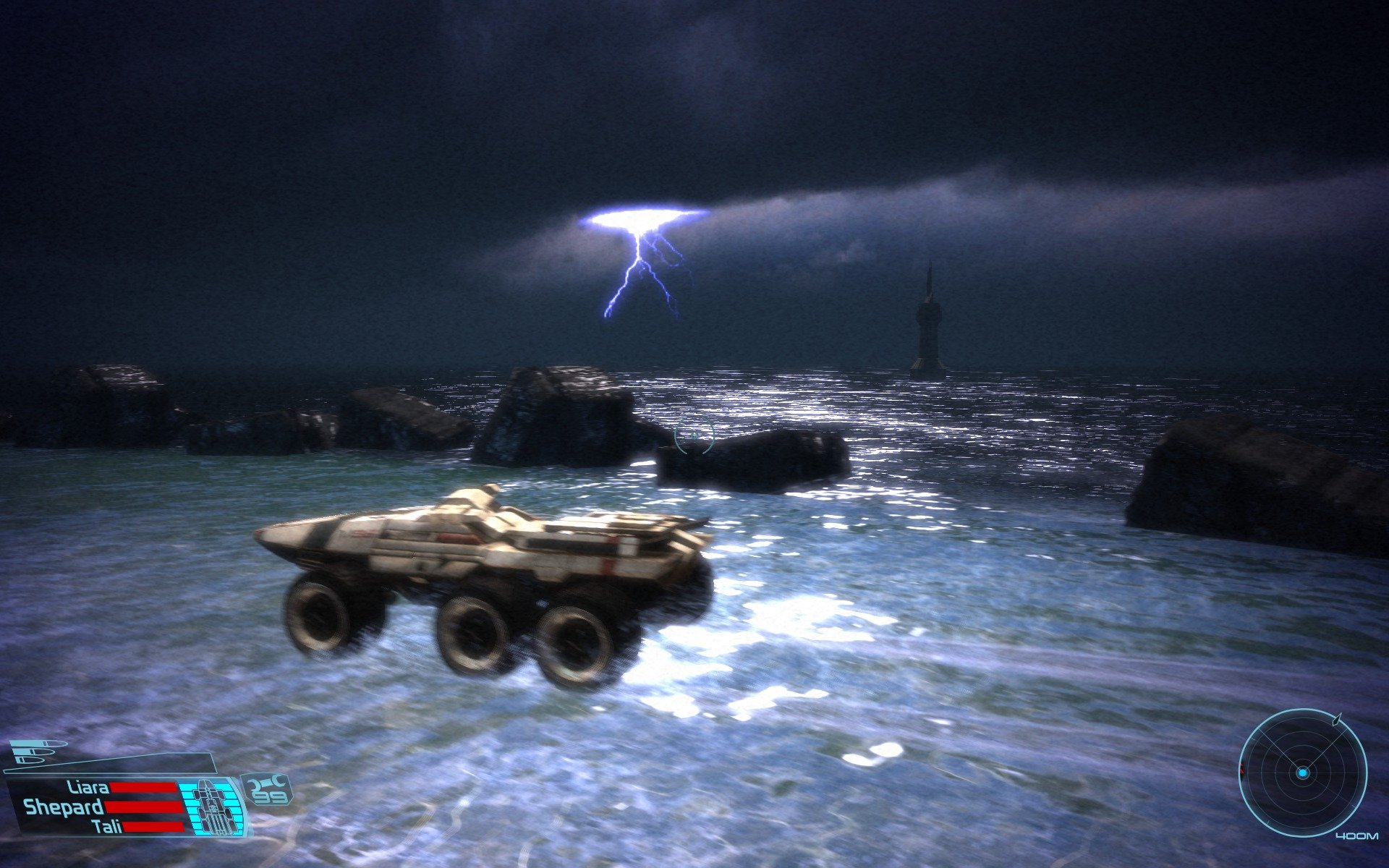Click the circular radar display
Image resolution: width=1389 pixels, height=868 pixels.
pyautogui.click(x=1302, y=773)
